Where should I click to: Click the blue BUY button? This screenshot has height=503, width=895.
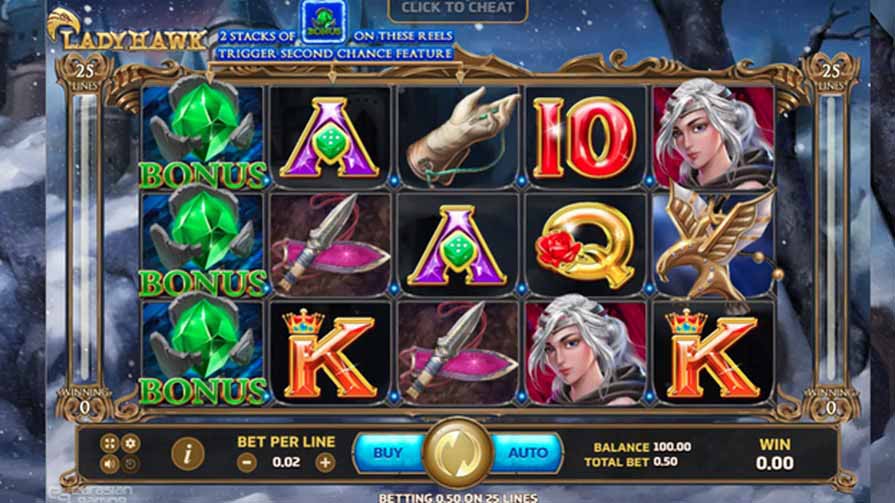pos(387,453)
